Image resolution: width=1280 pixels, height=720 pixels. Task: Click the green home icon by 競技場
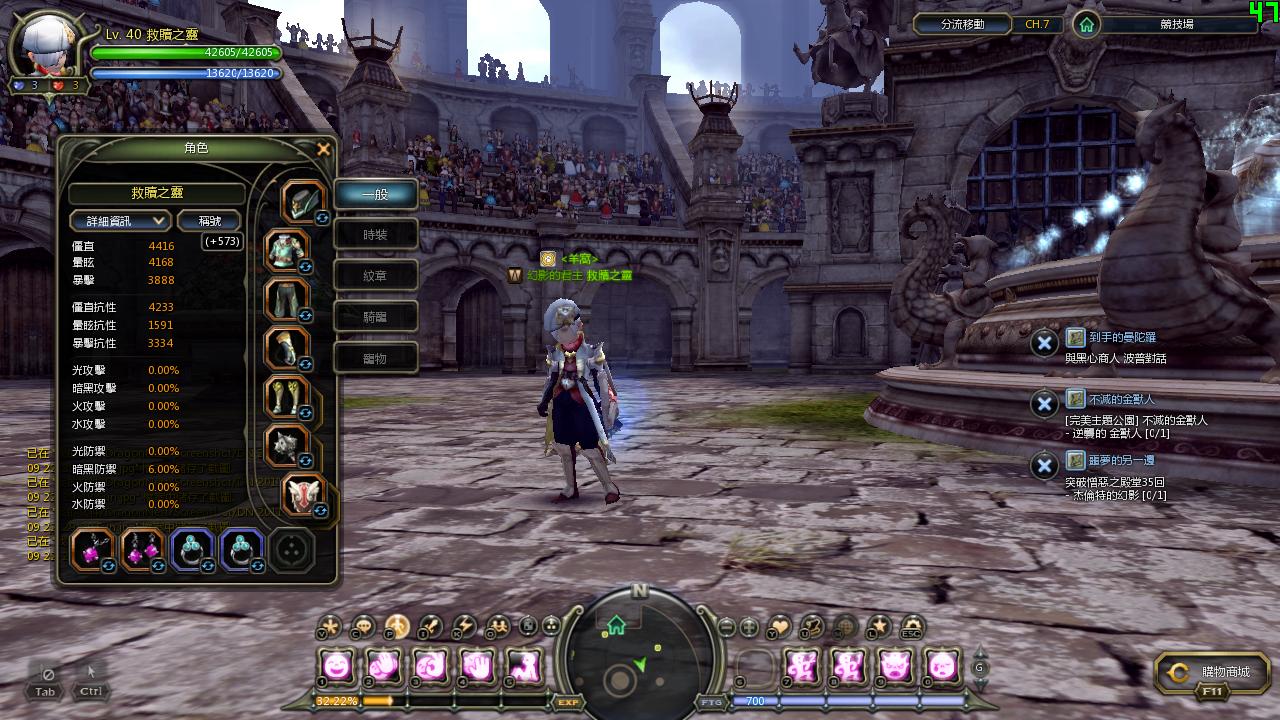tap(1086, 25)
